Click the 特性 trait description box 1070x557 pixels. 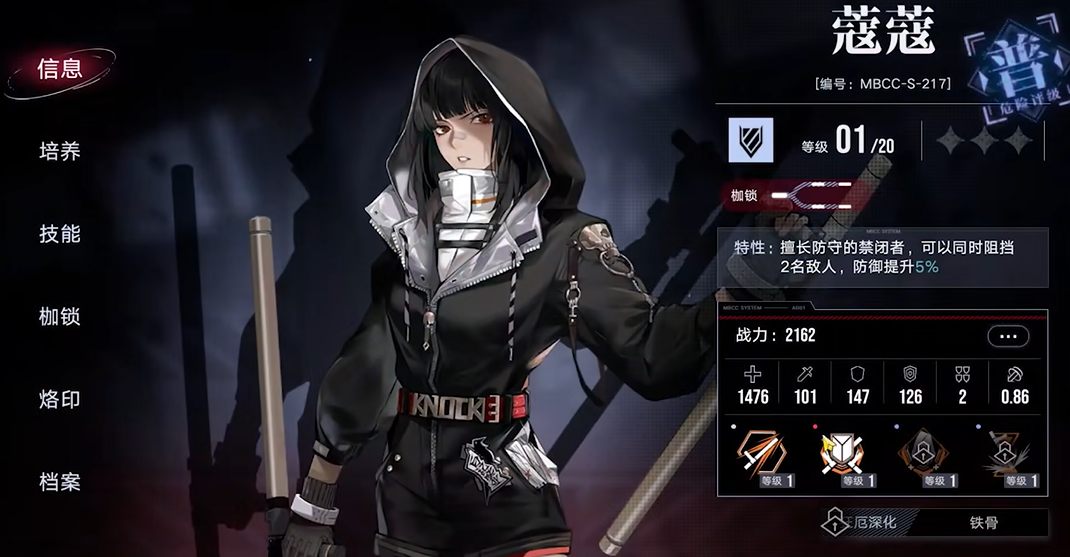click(882, 257)
